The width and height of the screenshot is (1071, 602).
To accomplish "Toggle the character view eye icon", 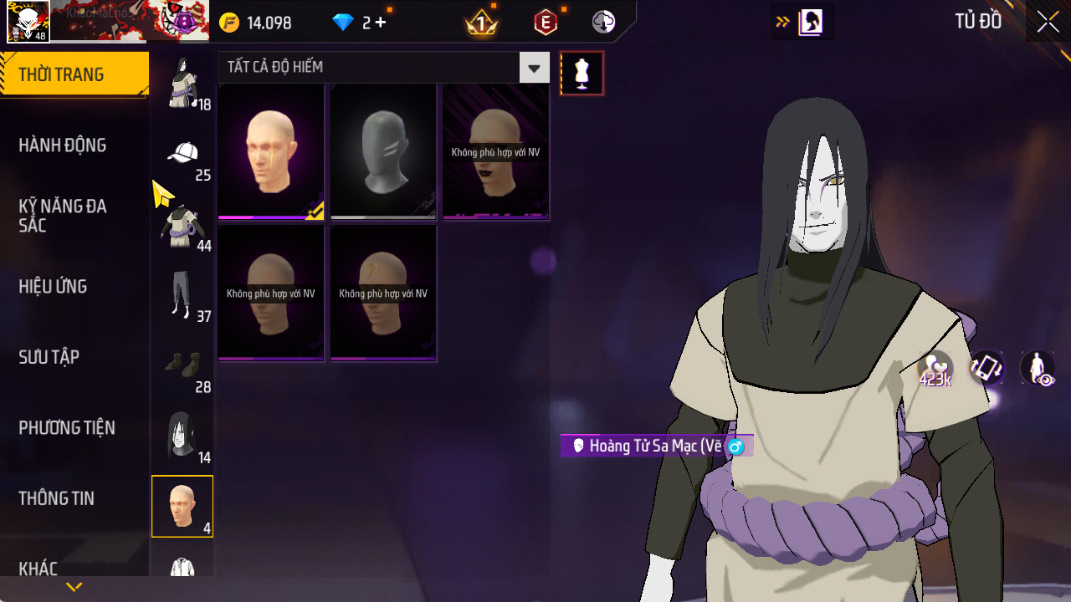I will pyautogui.click(x=1037, y=368).
